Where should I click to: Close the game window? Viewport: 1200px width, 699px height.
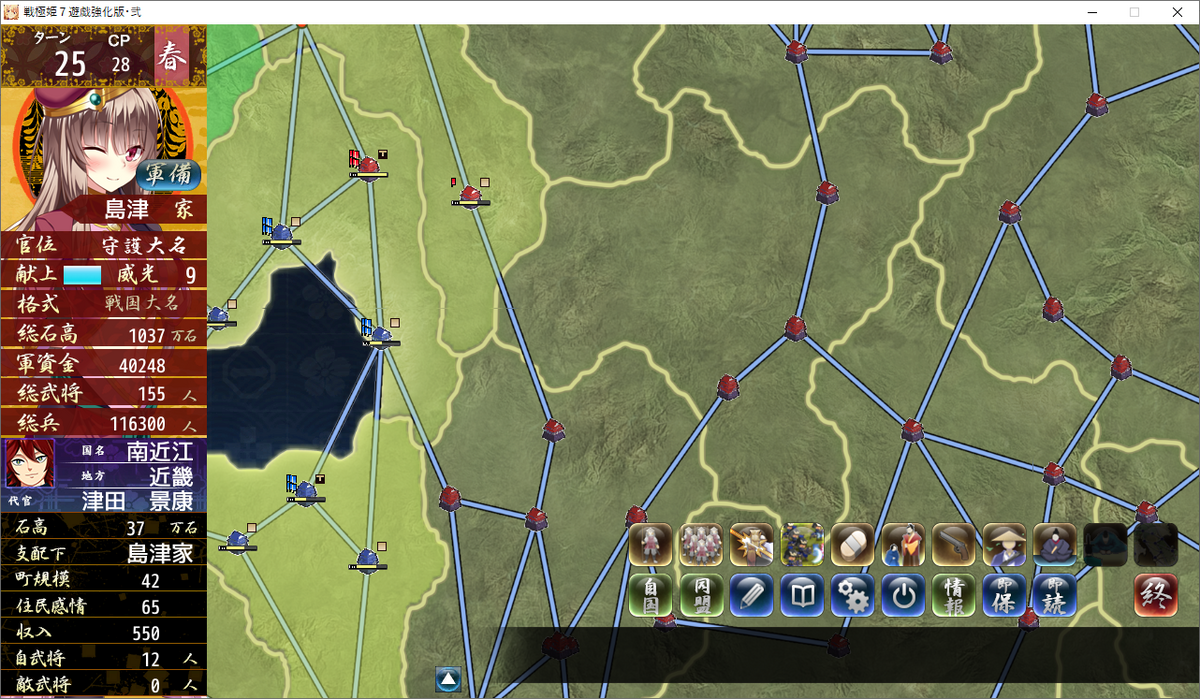[1176, 12]
